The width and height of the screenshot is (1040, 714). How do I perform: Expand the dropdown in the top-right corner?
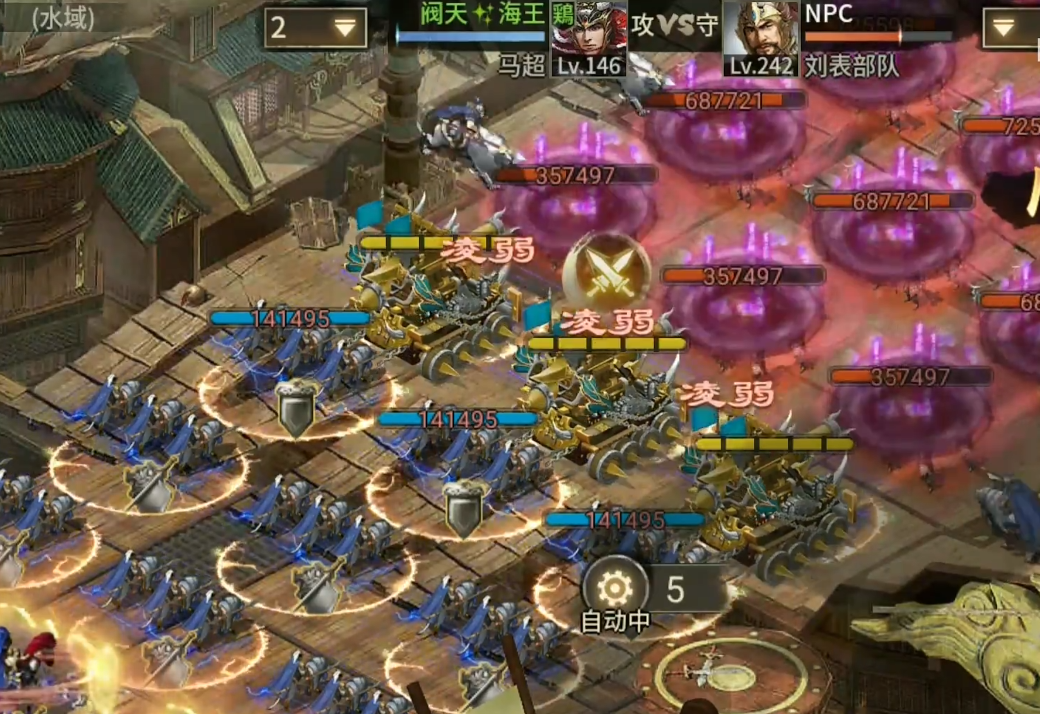[x=1010, y=28]
